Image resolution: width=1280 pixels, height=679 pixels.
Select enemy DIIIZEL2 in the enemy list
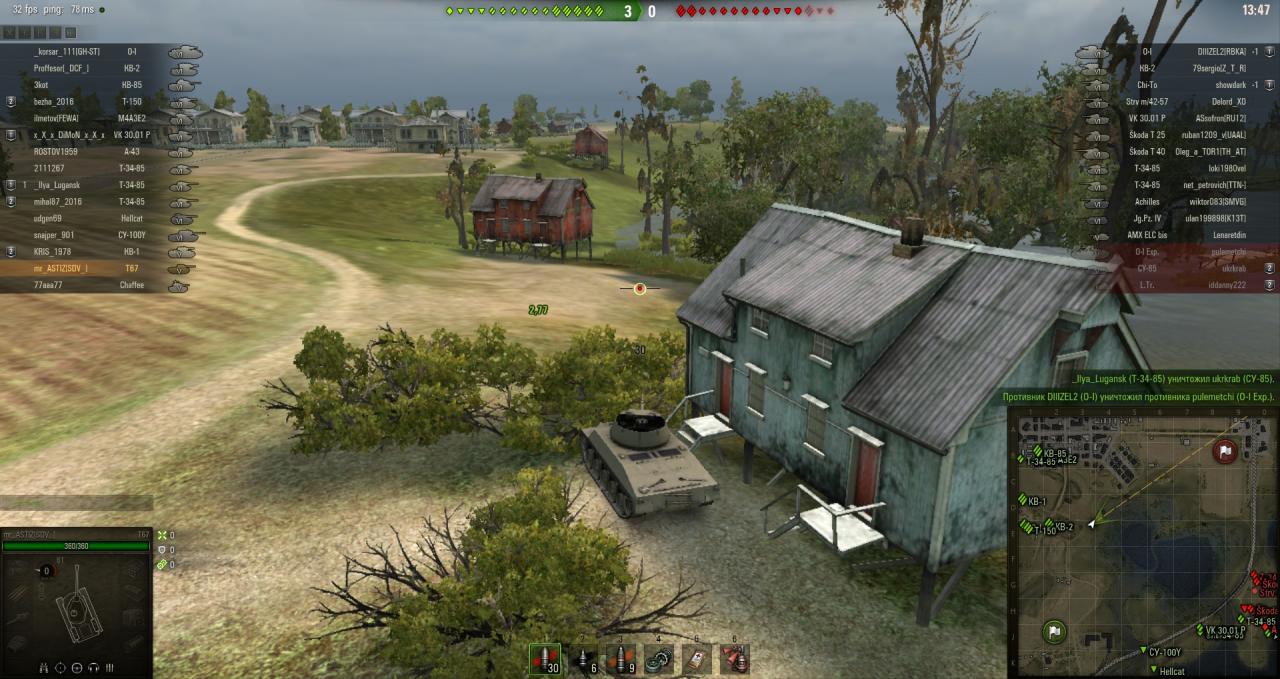point(1221,52)
